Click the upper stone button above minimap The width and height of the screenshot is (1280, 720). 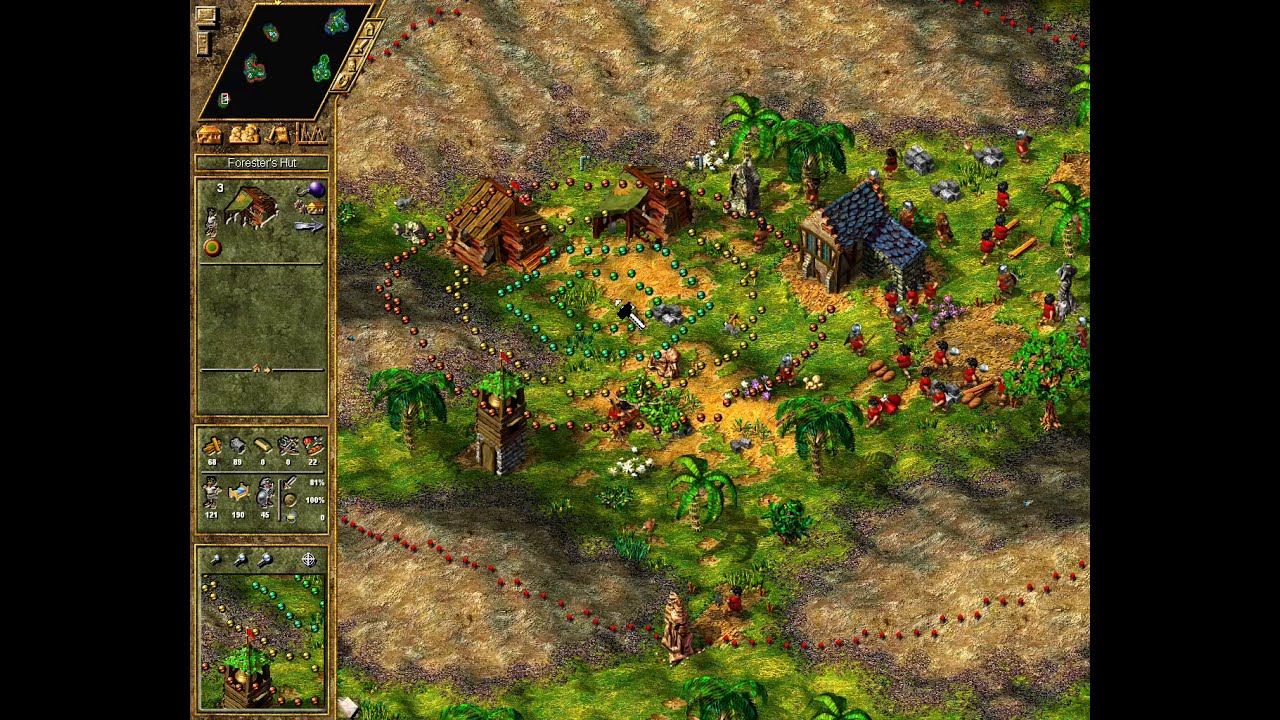pos(205,16)
